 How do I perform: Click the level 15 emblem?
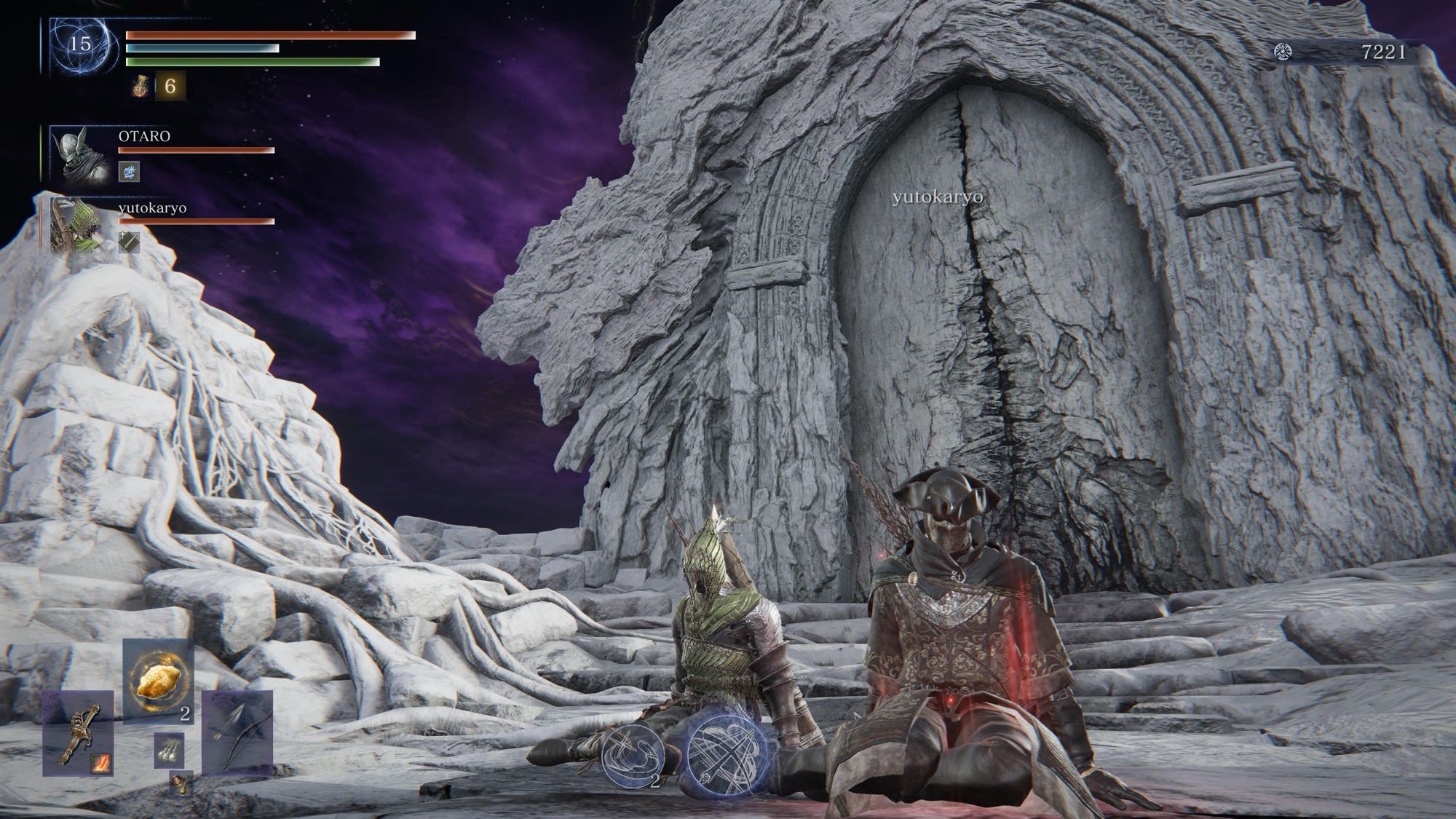click(x=80, y=44)
